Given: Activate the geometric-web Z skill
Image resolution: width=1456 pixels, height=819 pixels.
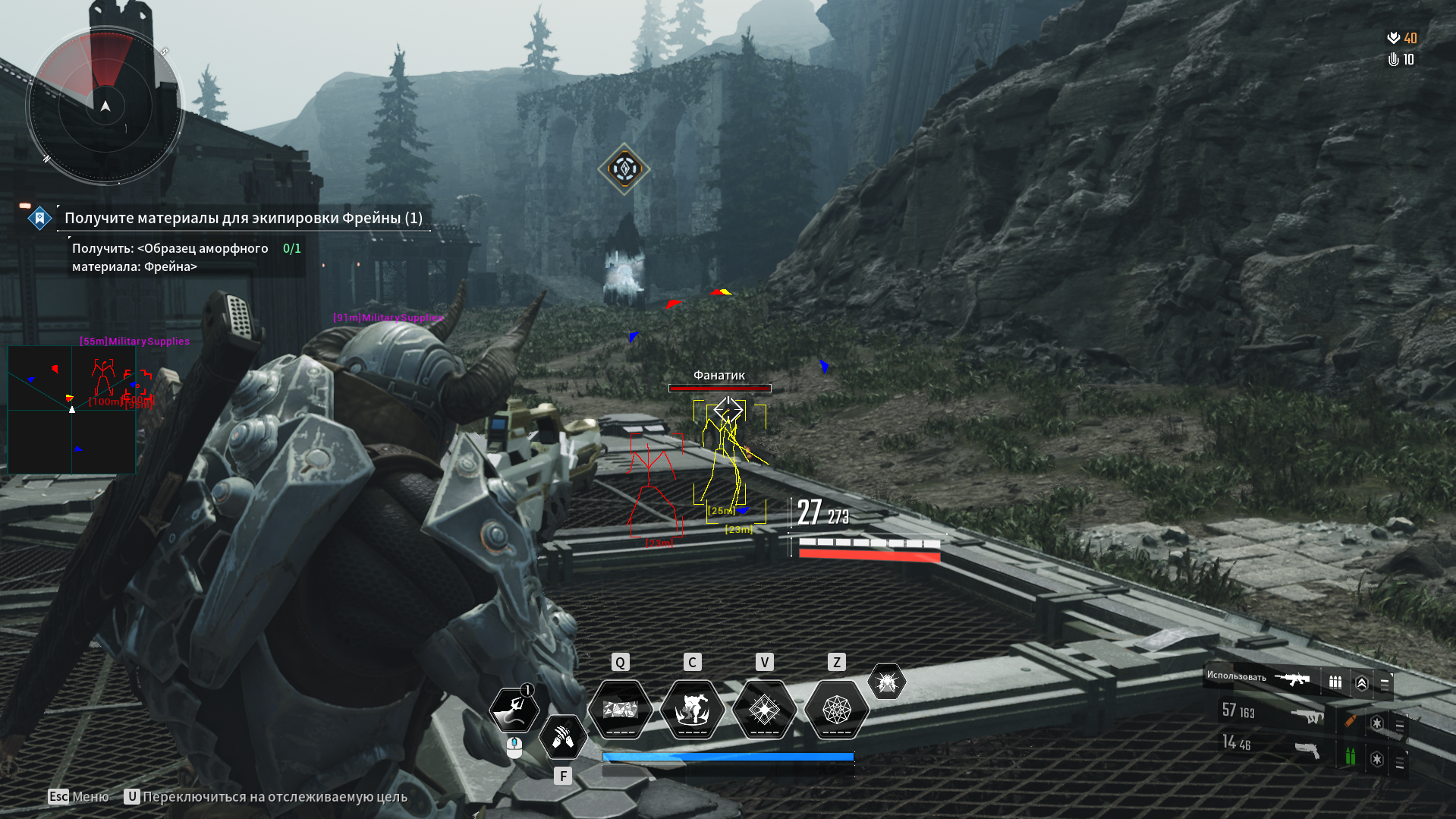Looking at the screenshot, I should (x=836, y=710).
